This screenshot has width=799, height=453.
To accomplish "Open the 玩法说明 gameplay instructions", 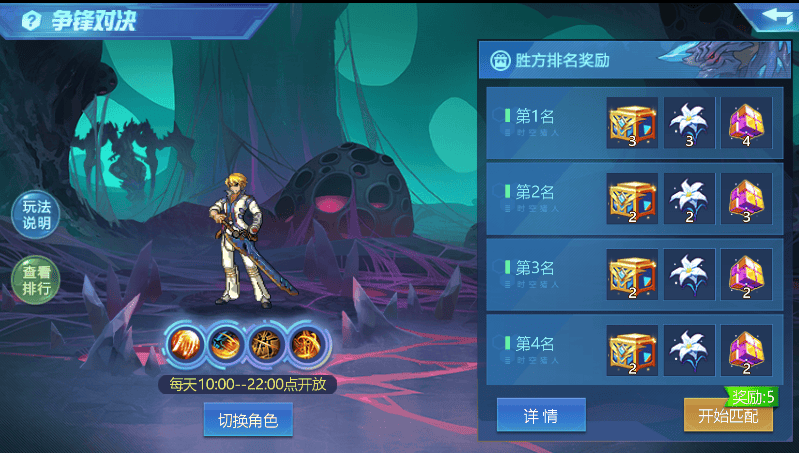I will pos(36,215).
